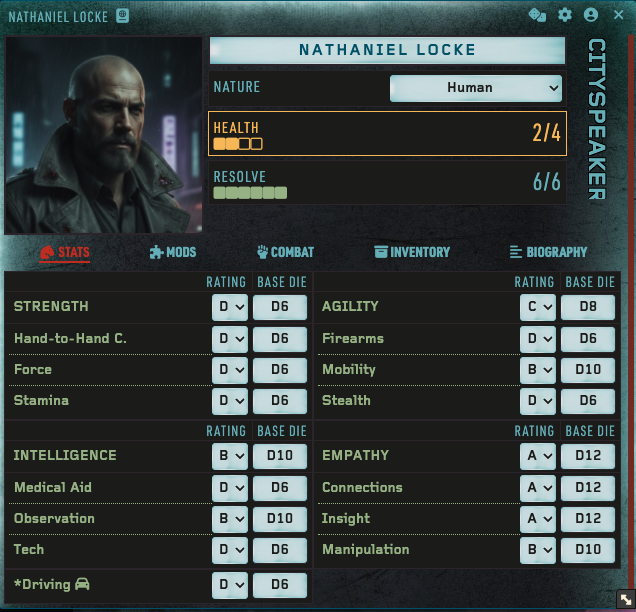Change the Intelligence rating dropdown
This screenshot has height=612, width=636.
tap(229, 456)
